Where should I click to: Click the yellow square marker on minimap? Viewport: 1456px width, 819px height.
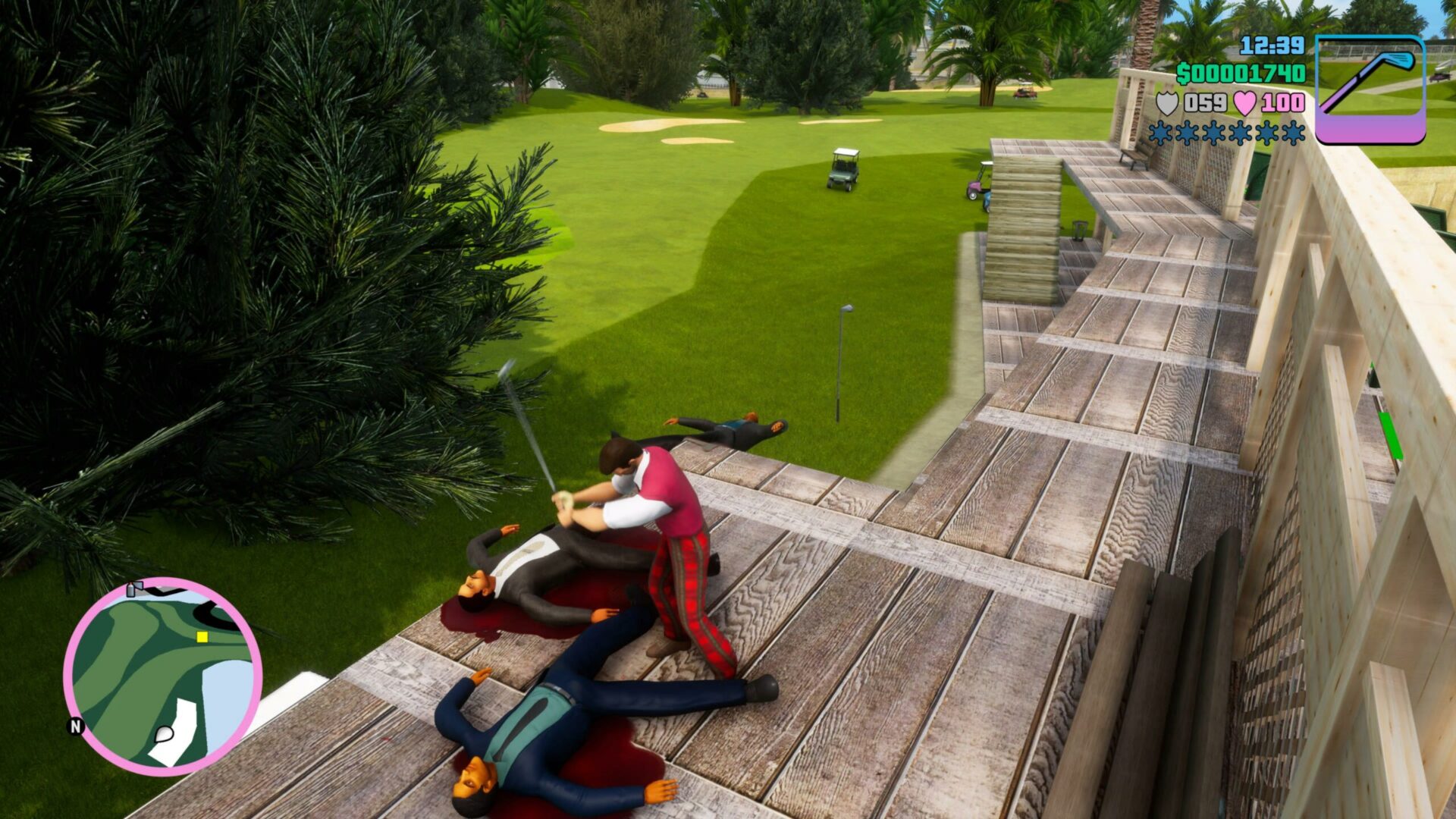(x=202, y=638)
